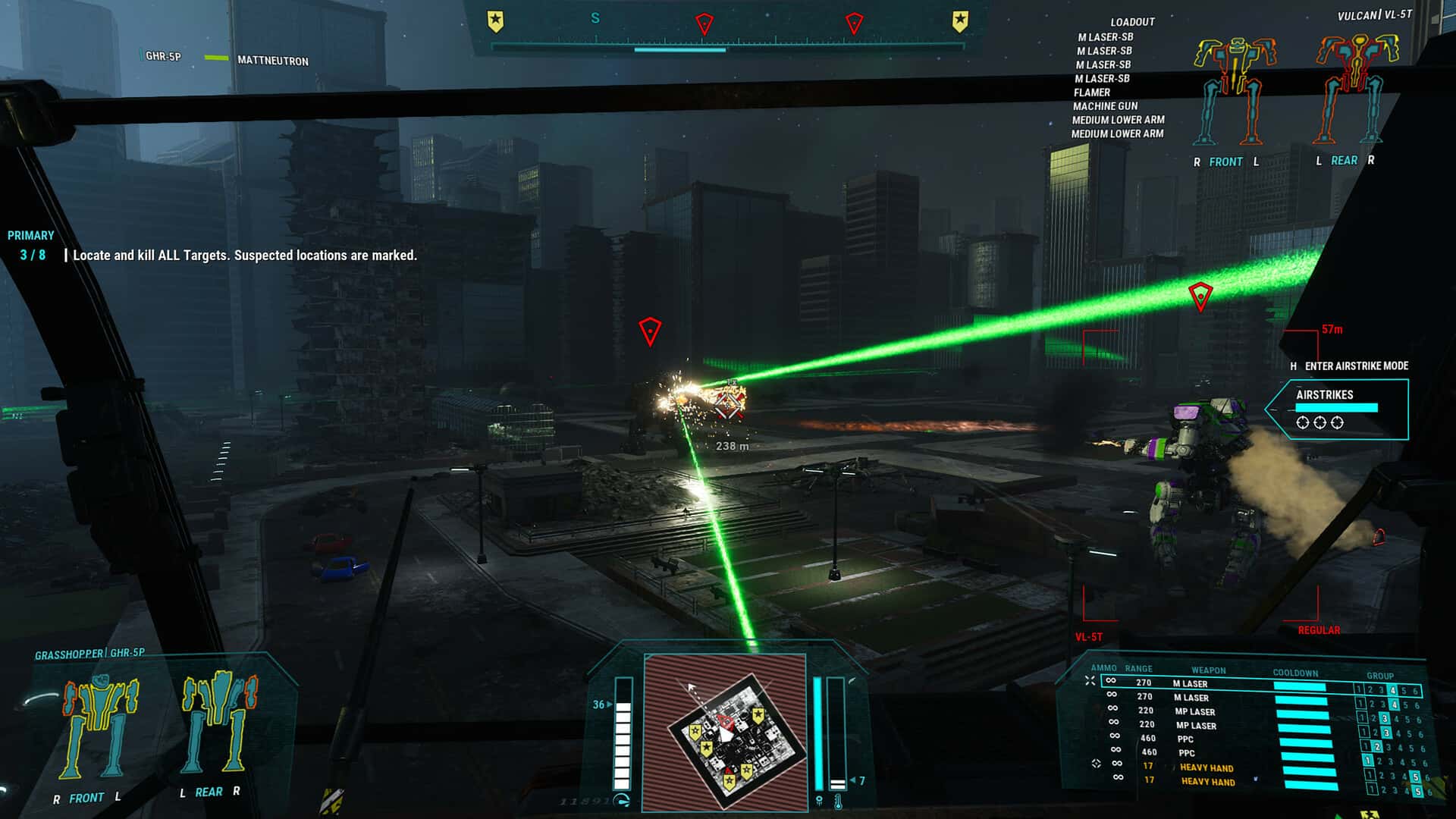This screenshot has height=819, width=1456.
Task: Click the arrow beside ammo count 36
Action: pyautogui.click(x=607, y=703)
